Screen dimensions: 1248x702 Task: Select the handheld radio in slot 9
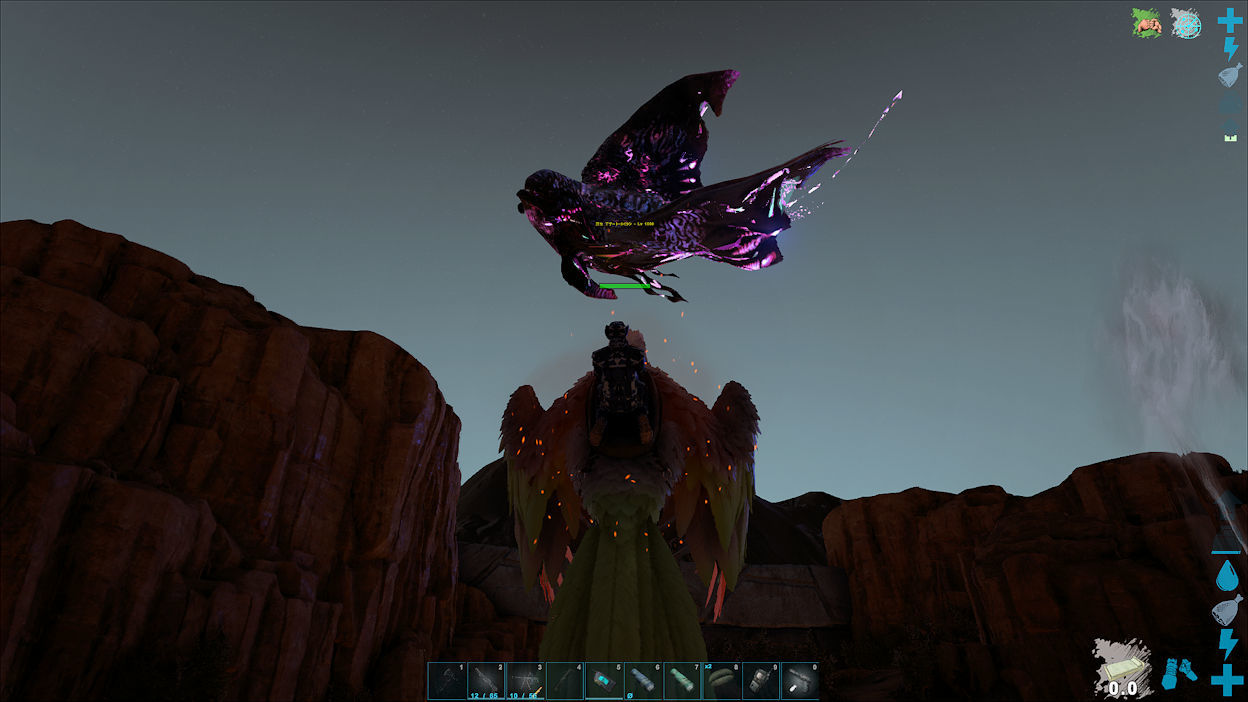pyautogui.click(x=761, y=681)
